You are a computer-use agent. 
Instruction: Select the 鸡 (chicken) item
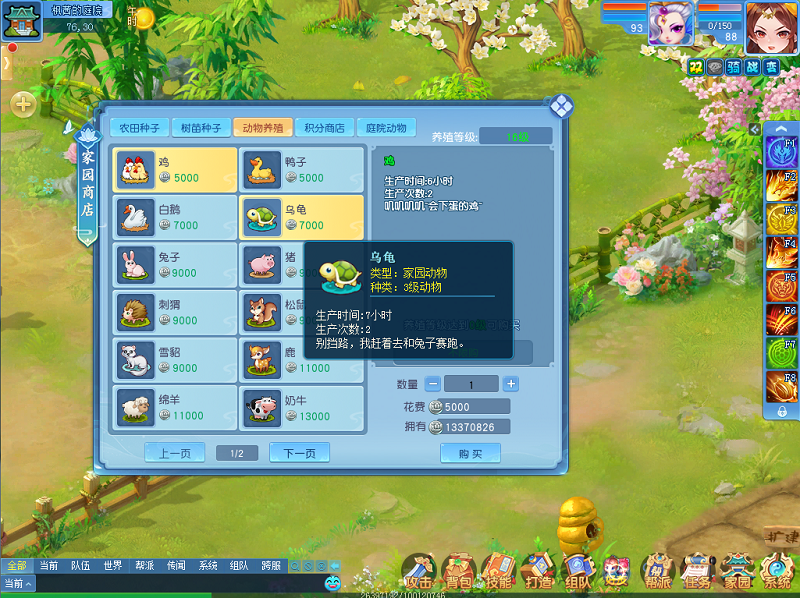[175, 169]
